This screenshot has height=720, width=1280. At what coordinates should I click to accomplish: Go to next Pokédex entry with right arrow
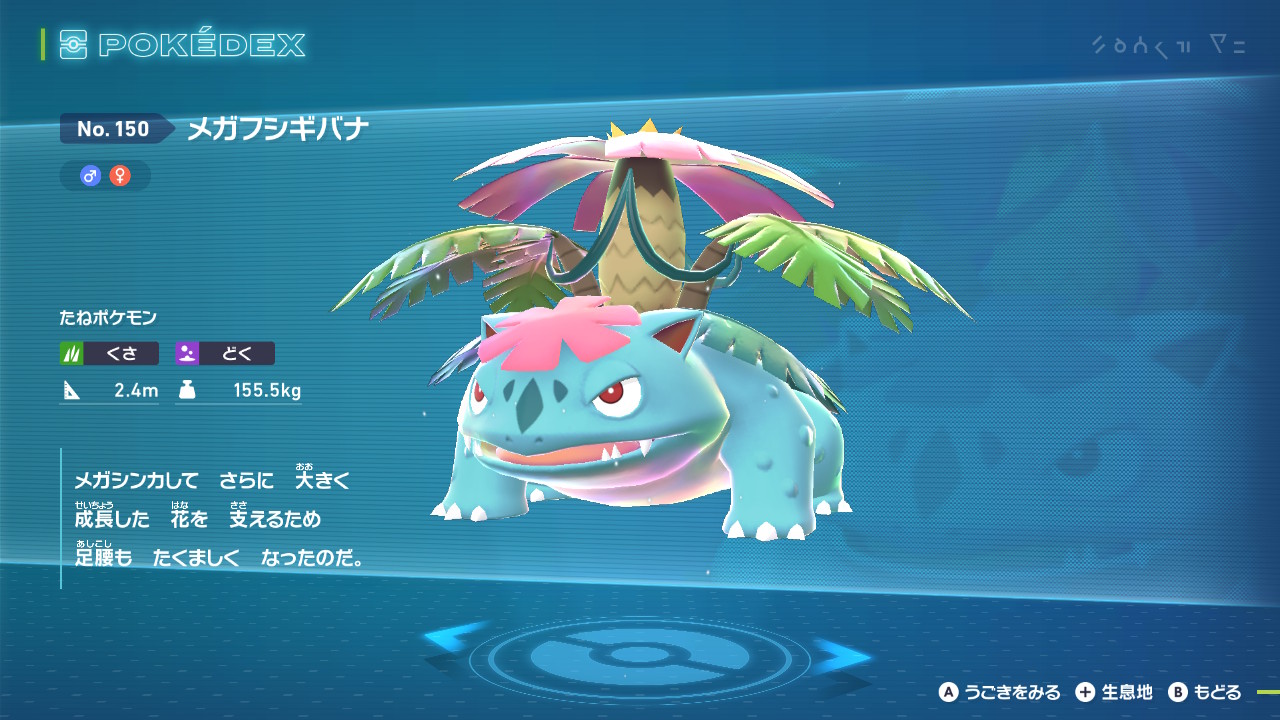[846, 655]
